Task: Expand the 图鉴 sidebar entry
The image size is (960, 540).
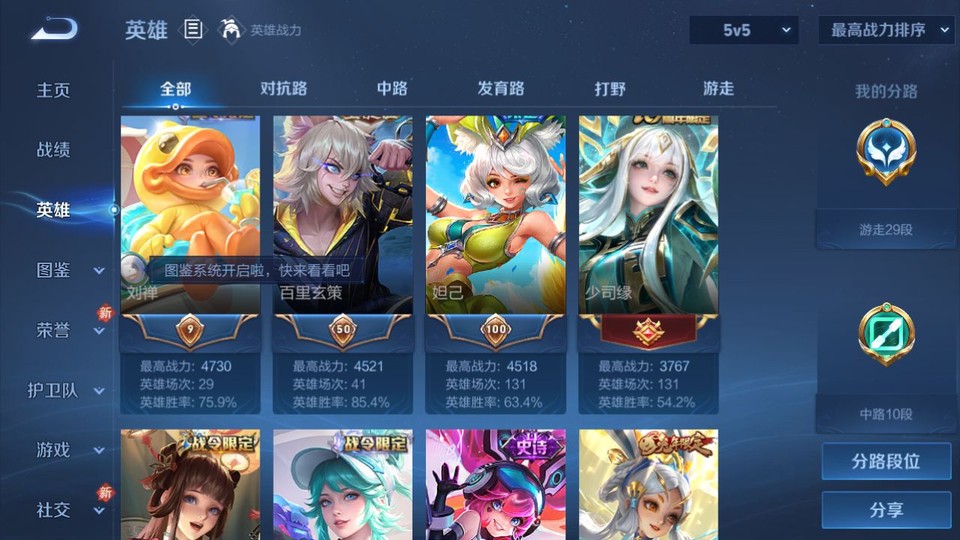Action: click(68, 270)
